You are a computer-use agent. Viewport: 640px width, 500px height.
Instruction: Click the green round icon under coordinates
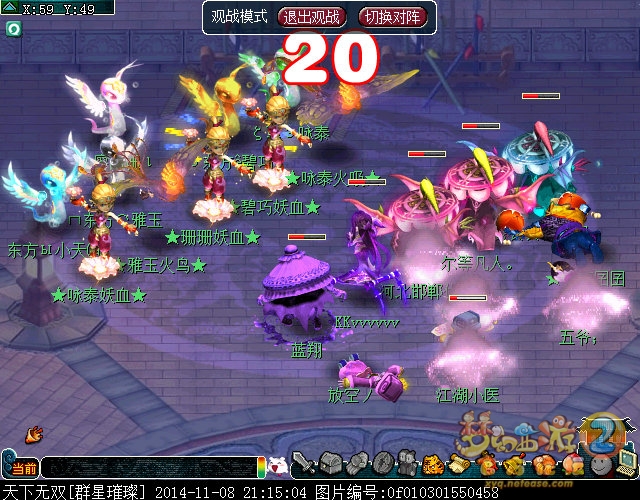tap(13, 29)
